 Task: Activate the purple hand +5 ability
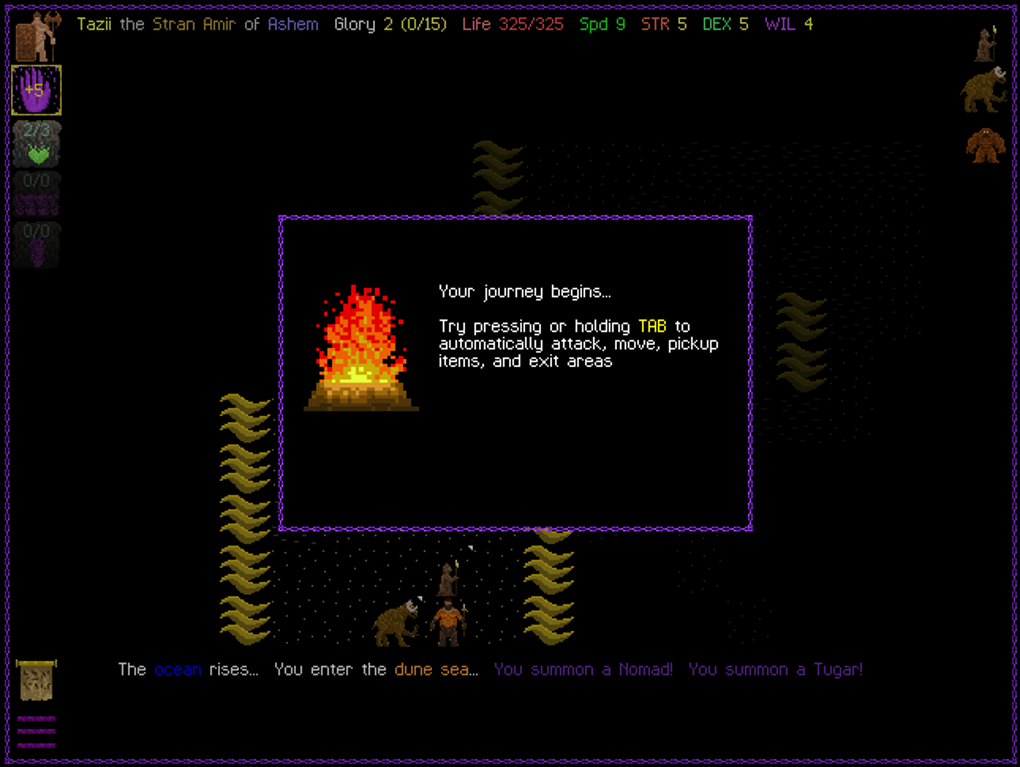36,90
